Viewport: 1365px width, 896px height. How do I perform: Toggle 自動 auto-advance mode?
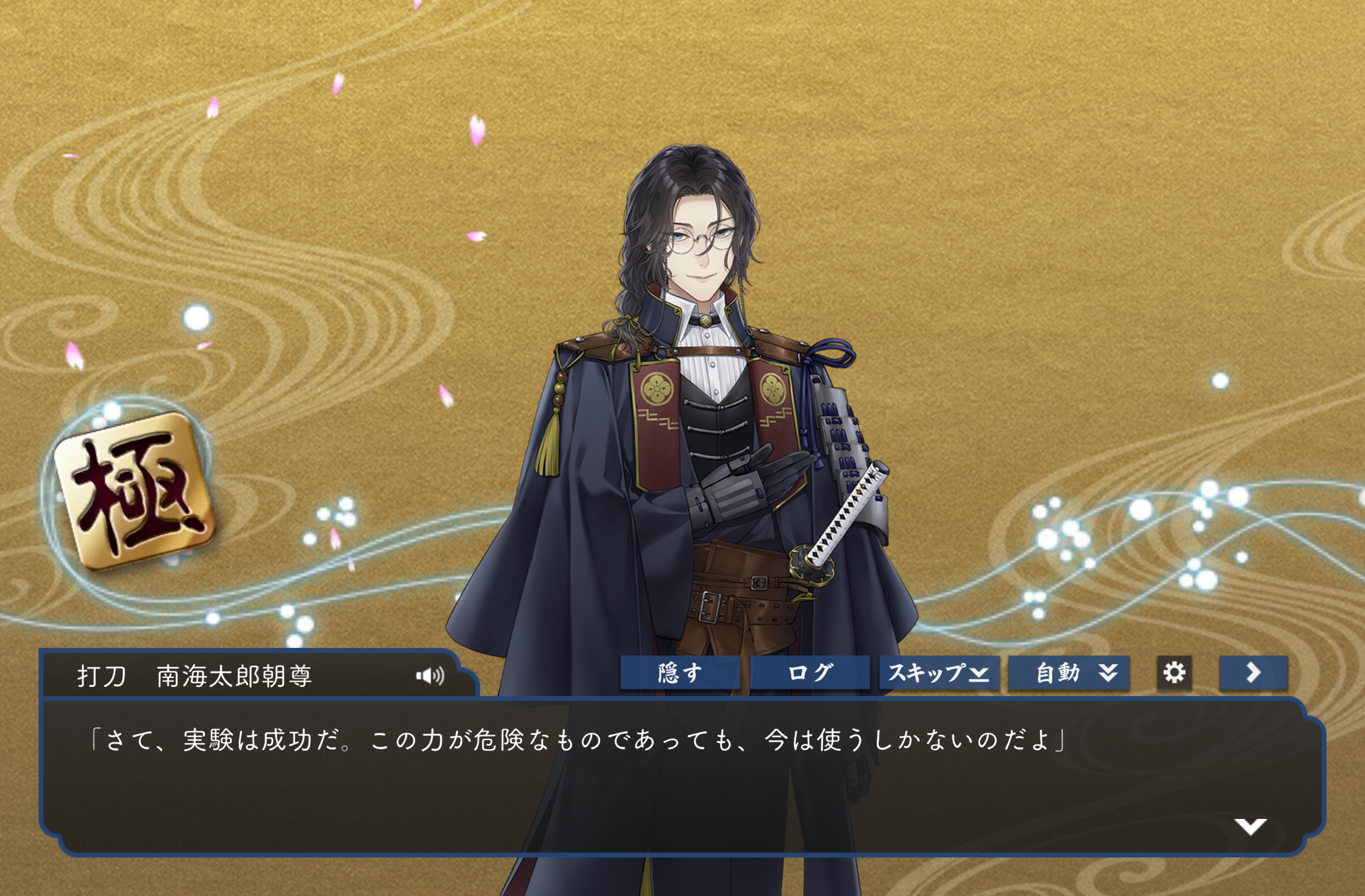click(x=1069, y=673)
